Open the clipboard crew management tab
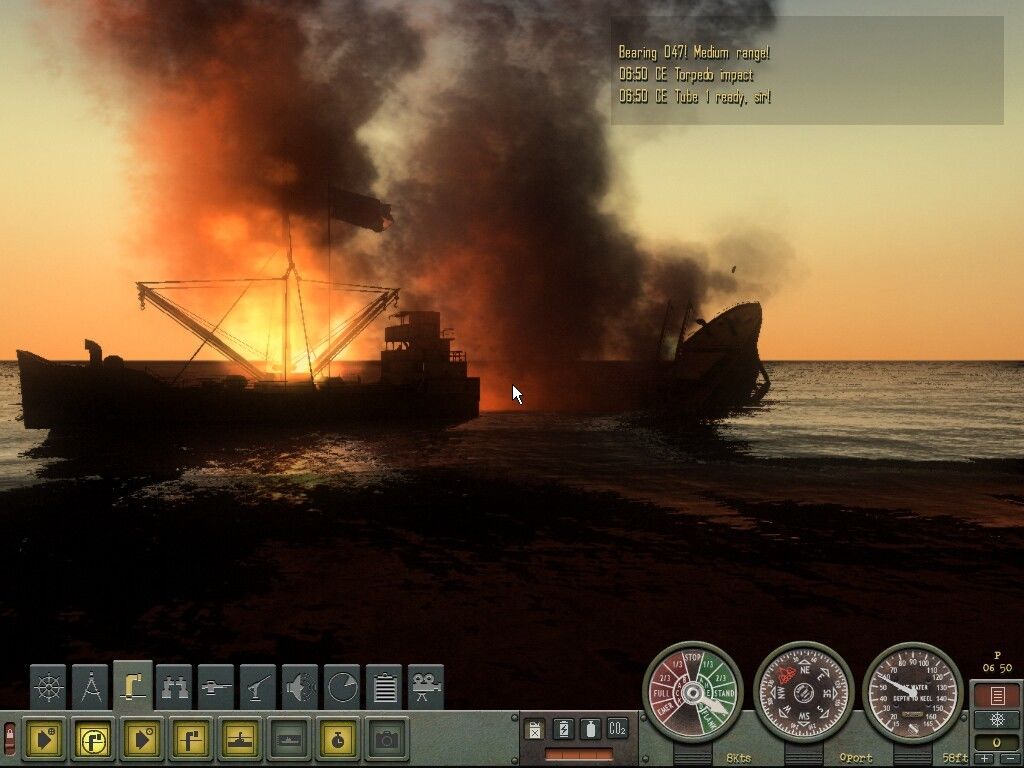 pos(384,687)
